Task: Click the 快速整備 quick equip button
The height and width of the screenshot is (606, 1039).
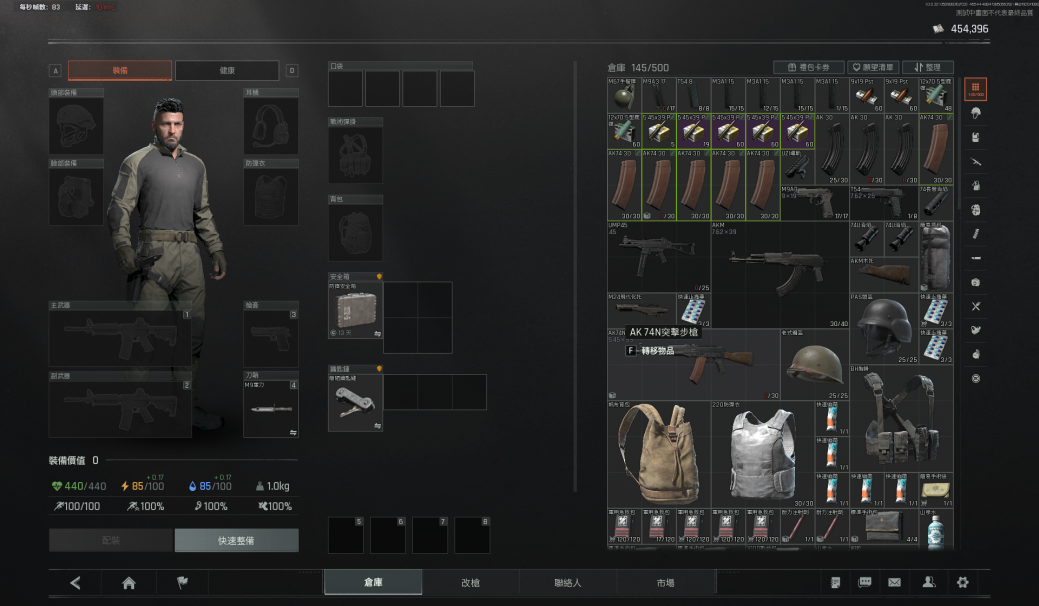Action: (236, 541)
